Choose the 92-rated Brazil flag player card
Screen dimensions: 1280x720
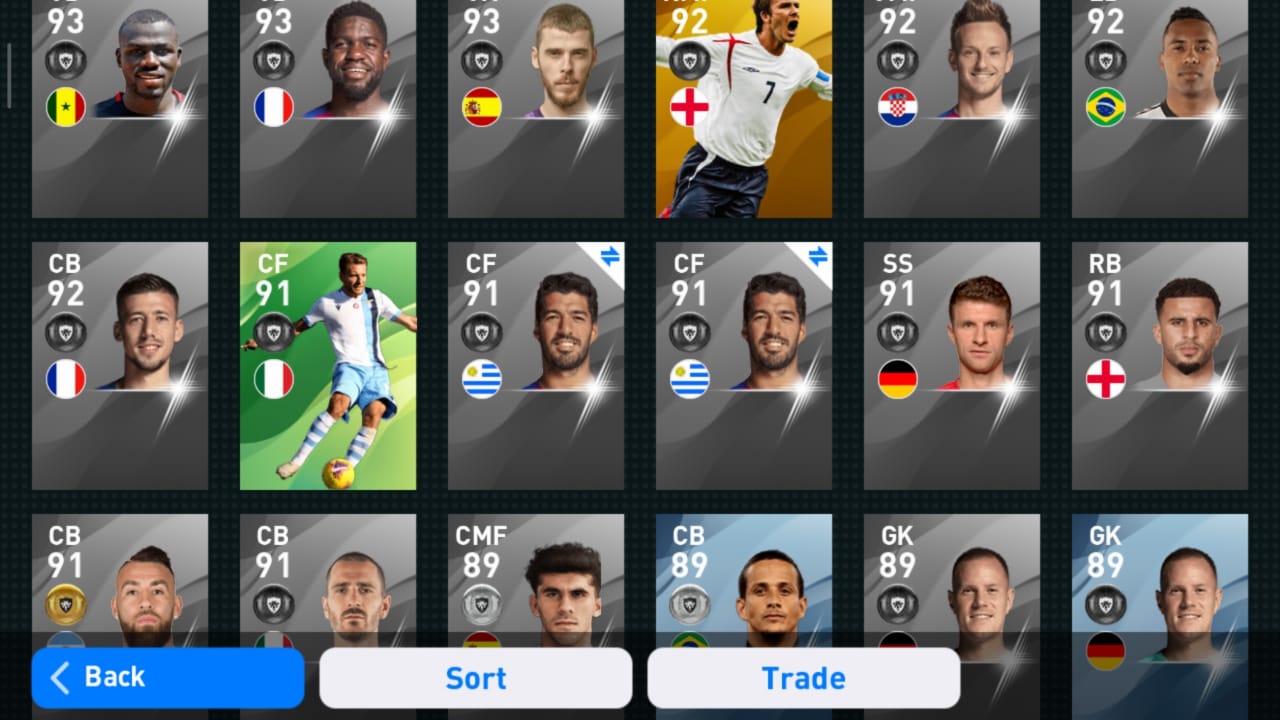pyautogui.click(x=1160, y=108)
